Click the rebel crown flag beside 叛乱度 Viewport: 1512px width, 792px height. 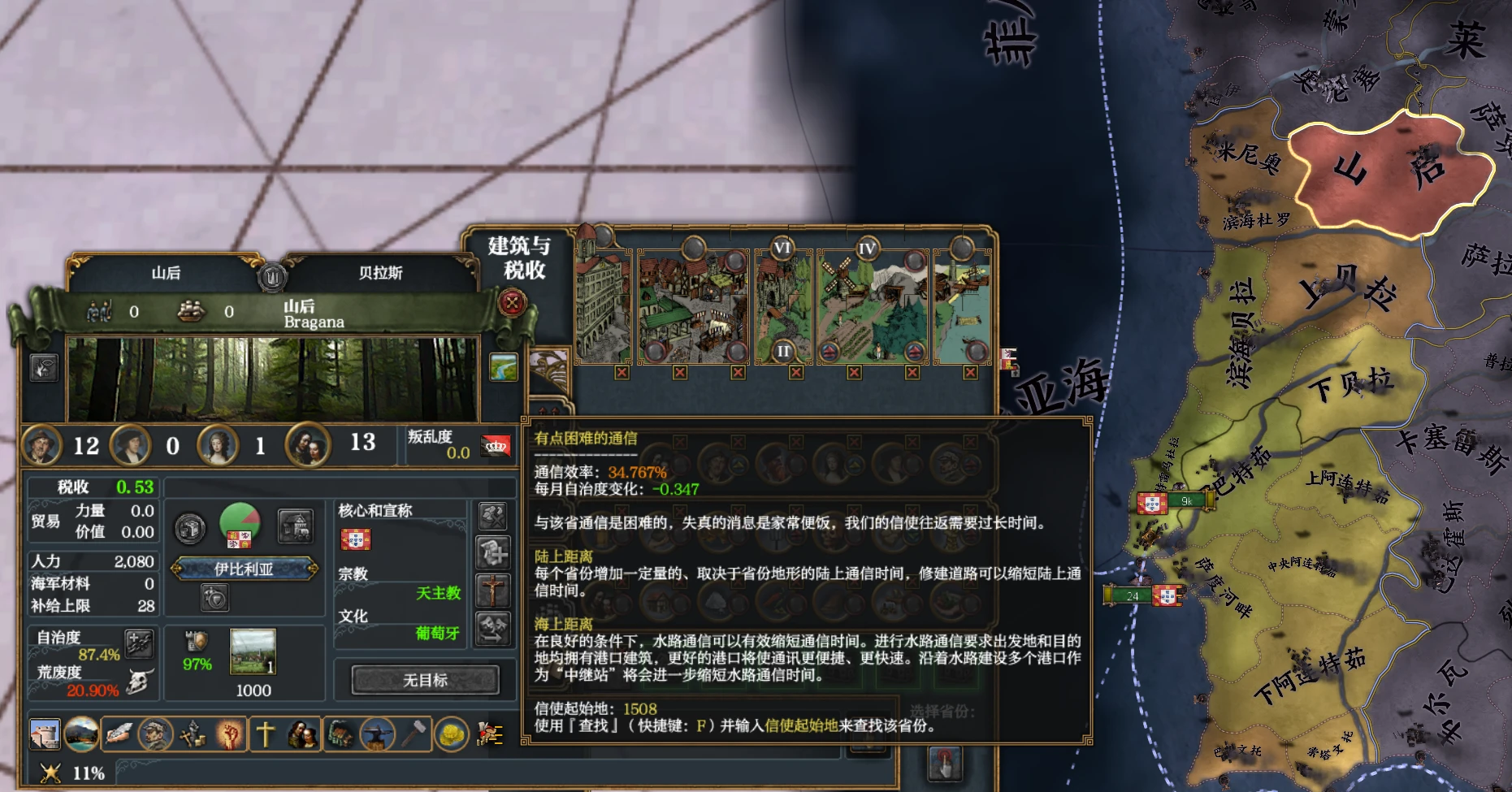coord(496,445)
